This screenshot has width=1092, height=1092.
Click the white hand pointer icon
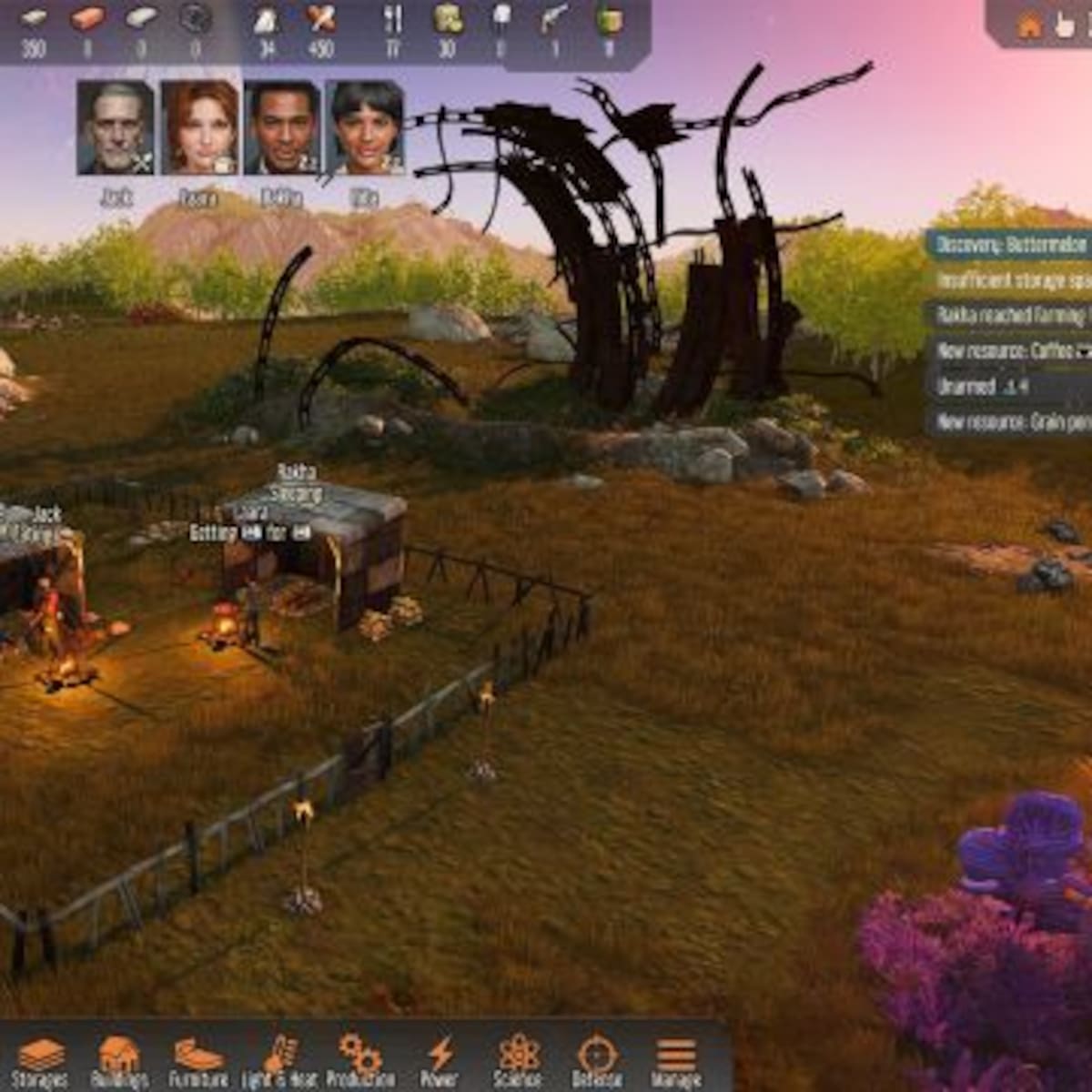[1064, 25]
